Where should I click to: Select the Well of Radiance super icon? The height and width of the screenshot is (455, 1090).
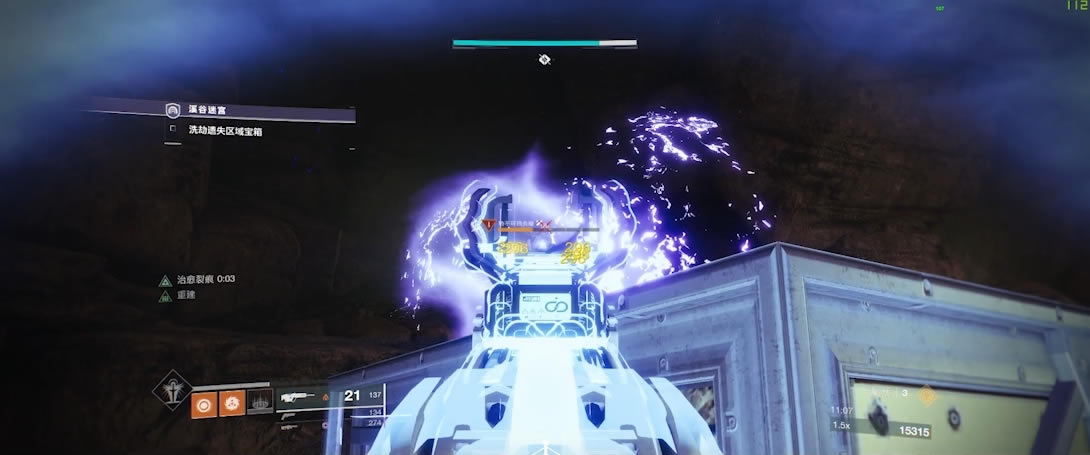click(171, 390)
